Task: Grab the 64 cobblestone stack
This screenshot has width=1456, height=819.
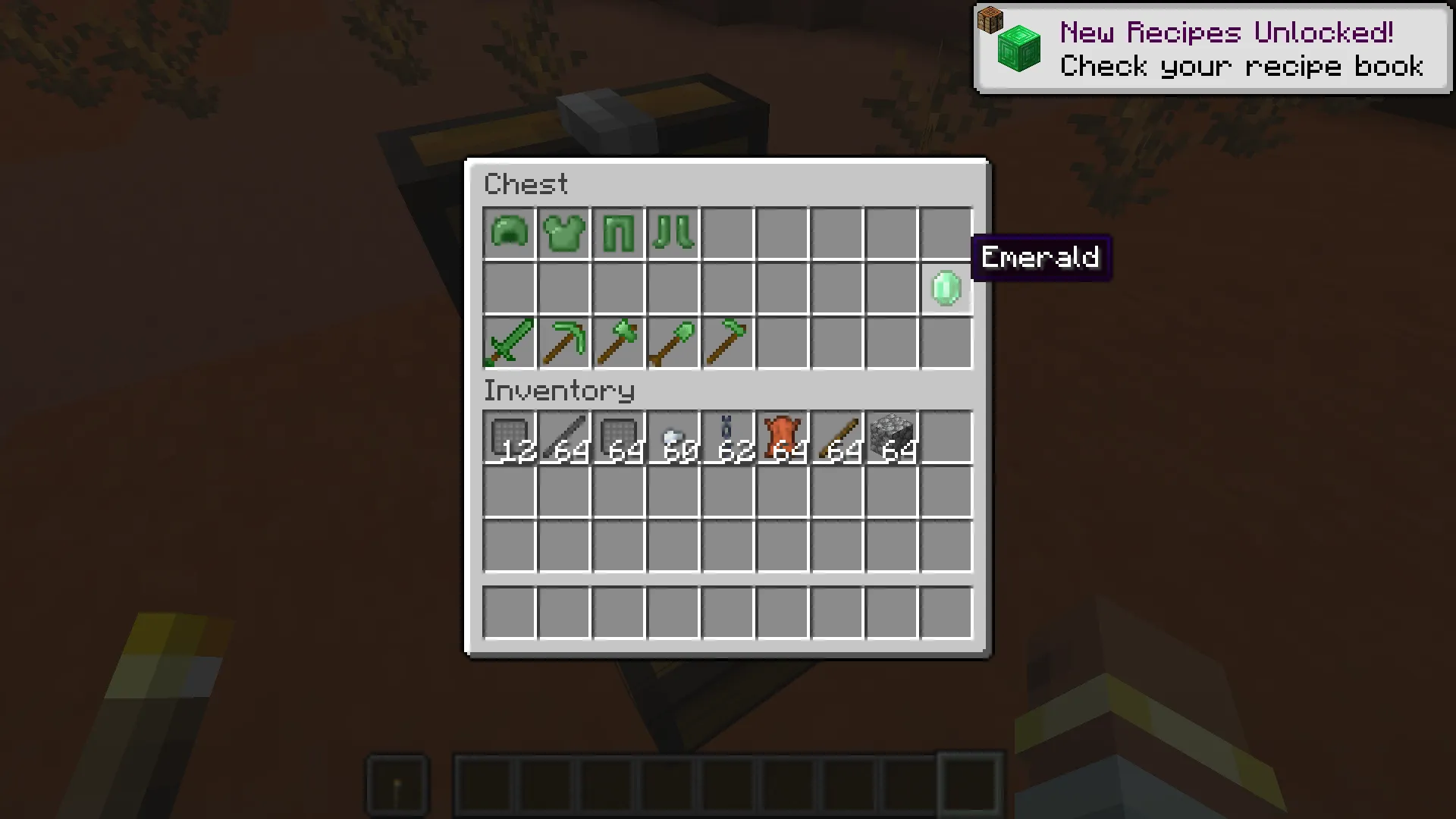Action: (x=891, y=435)
